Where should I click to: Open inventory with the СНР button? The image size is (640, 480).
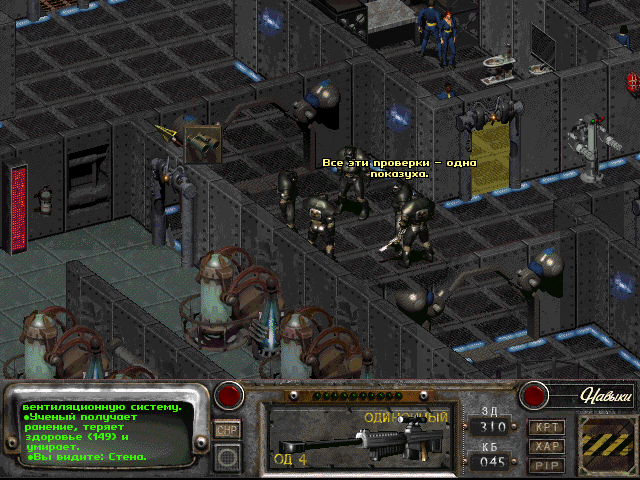pyautogui.click(x=228, y=430)
